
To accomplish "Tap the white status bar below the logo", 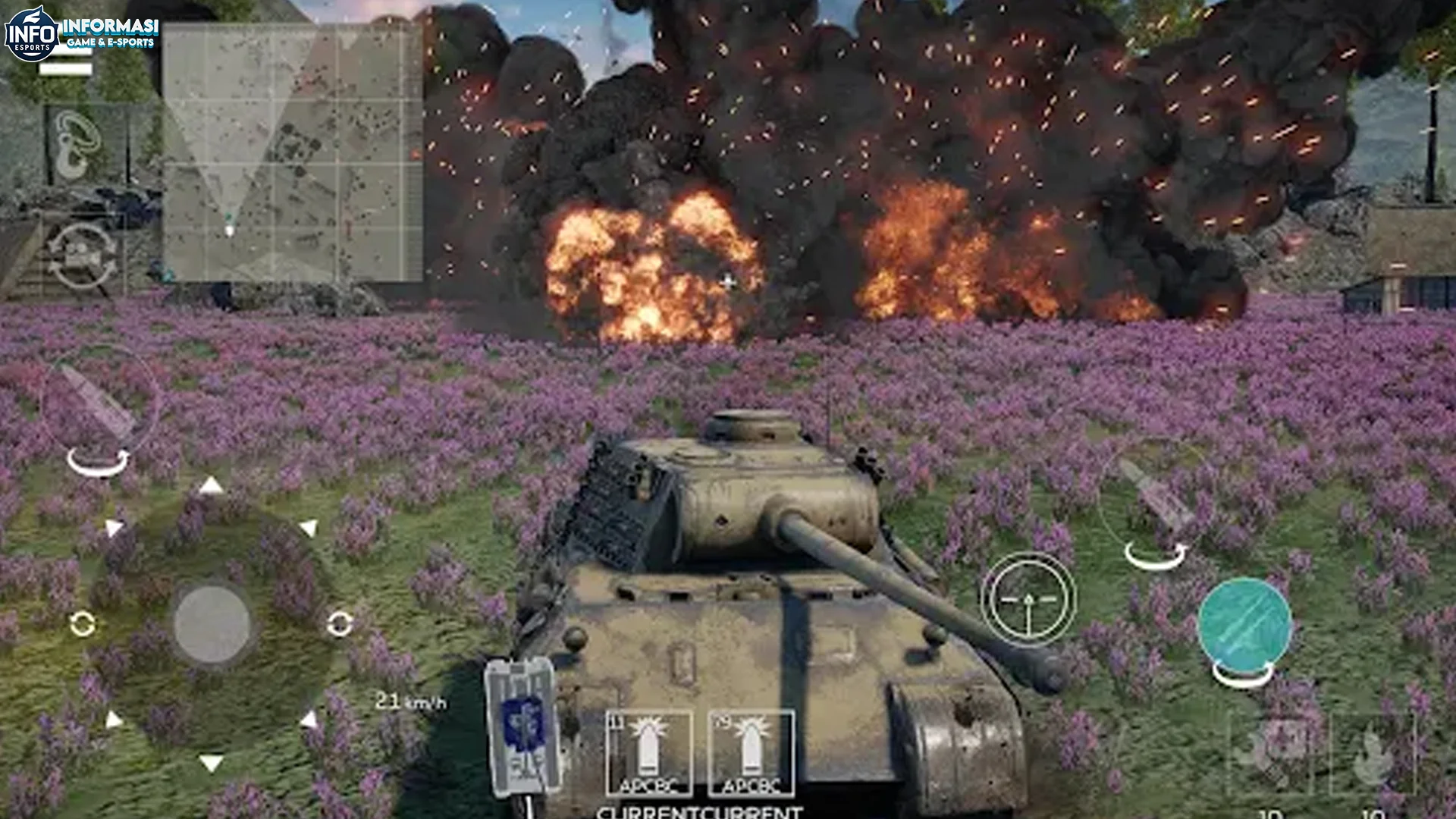I will coord(65,70).
